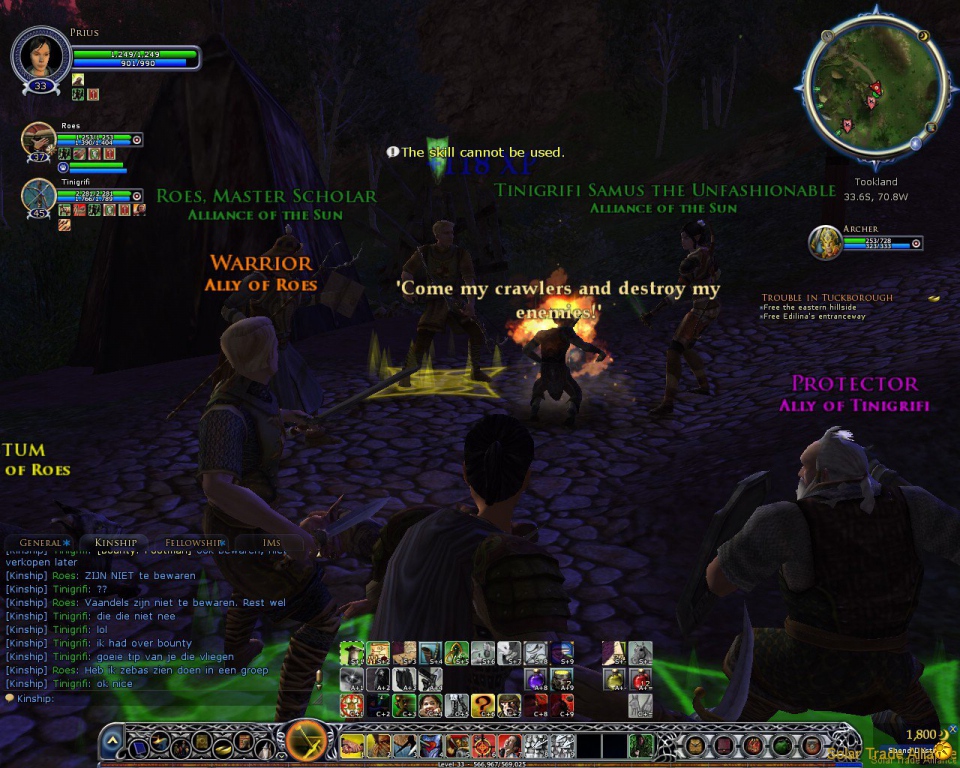The image size is (960, 768).
Task: Click the clock icon on the minimap ring
Action: 827,37
